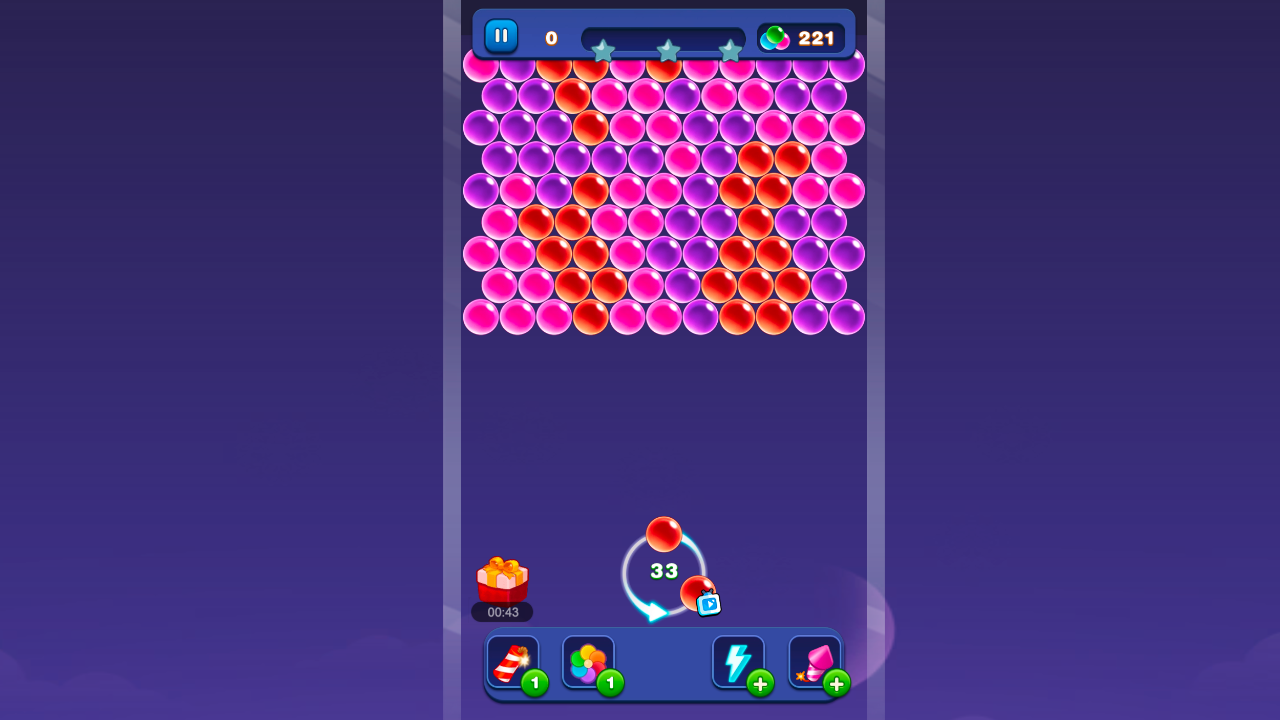The image size is (1280, 720).
Task: Click the star progress bar
Action: point(665,36)
